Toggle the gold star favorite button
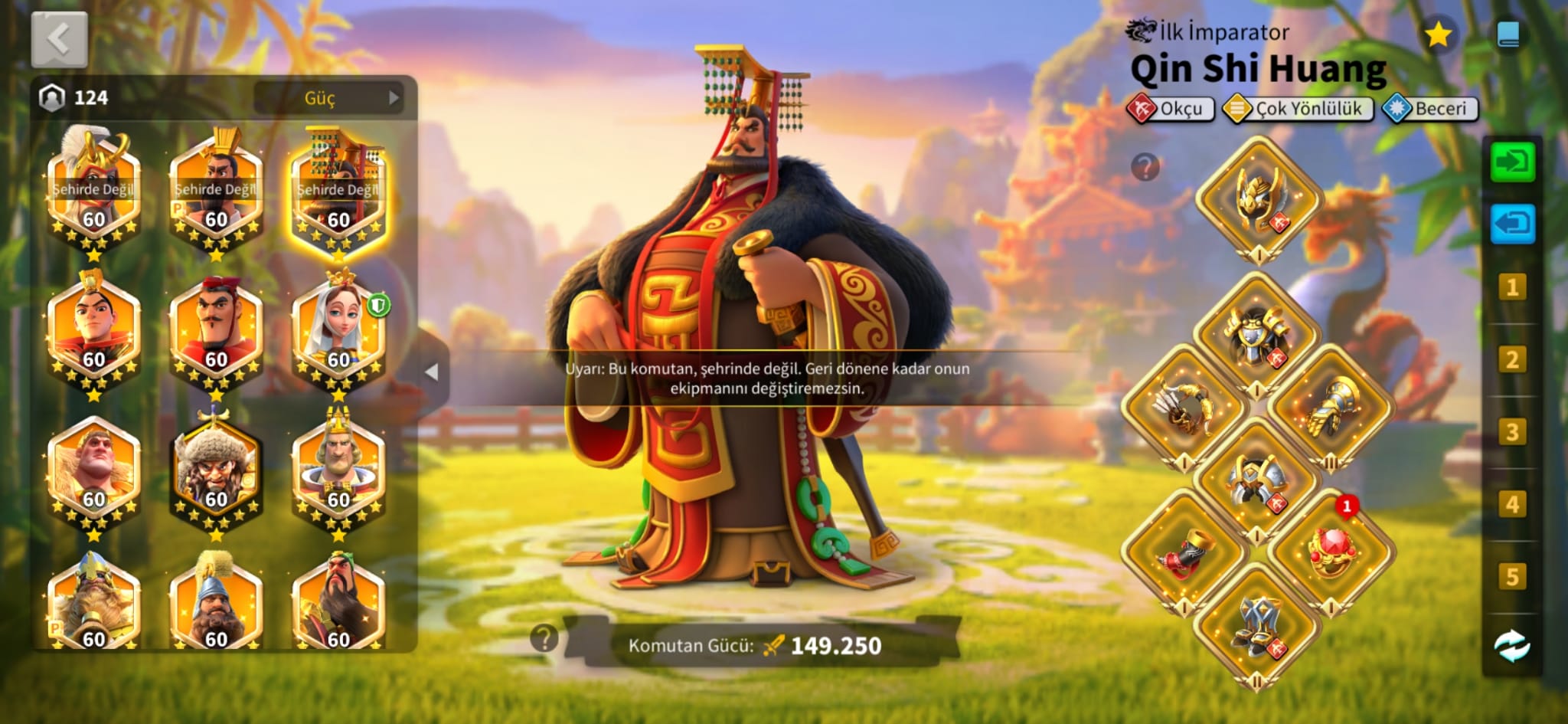 (x=1438, y=34)
